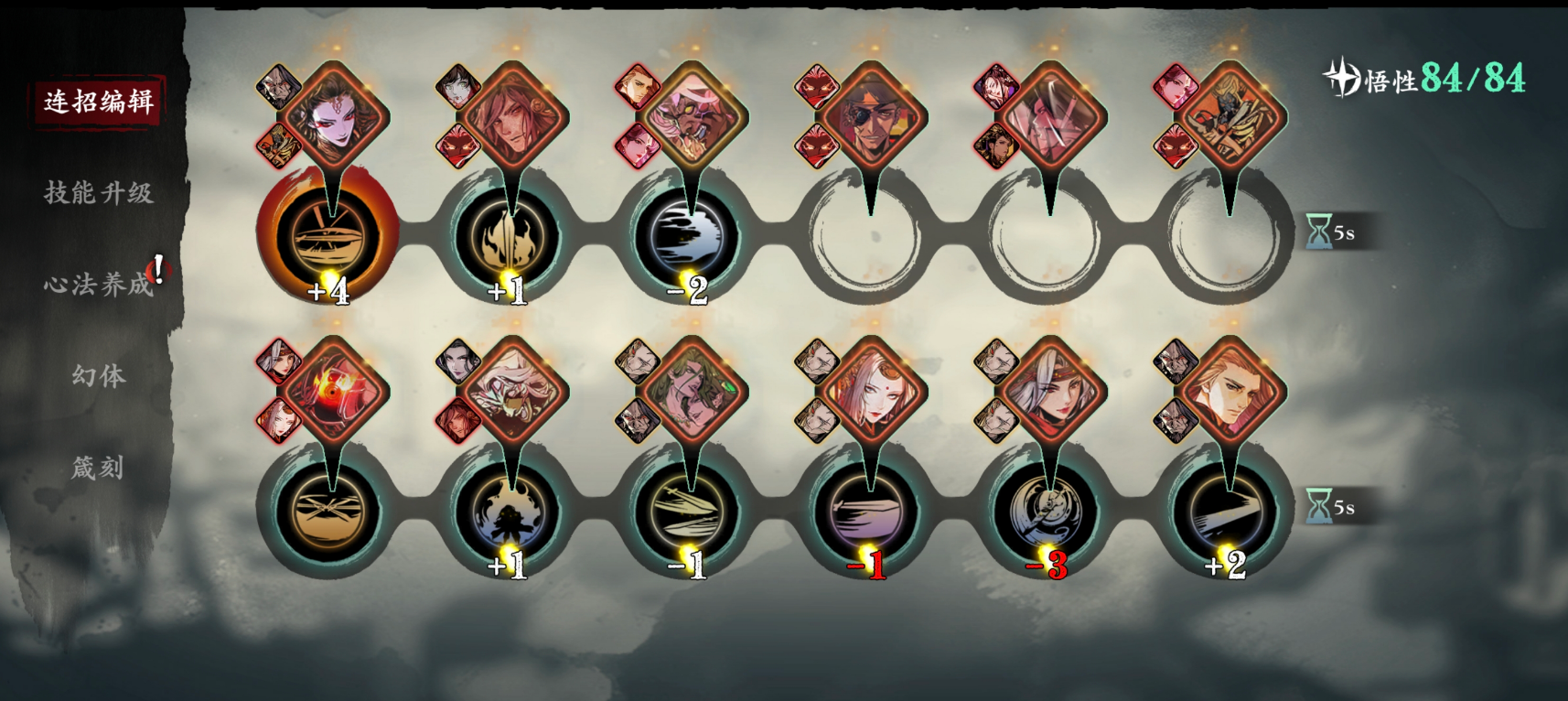Choose the bottom-row skill slot with red -1
The image size is (1568, 701).
click(x=868, y=511)
